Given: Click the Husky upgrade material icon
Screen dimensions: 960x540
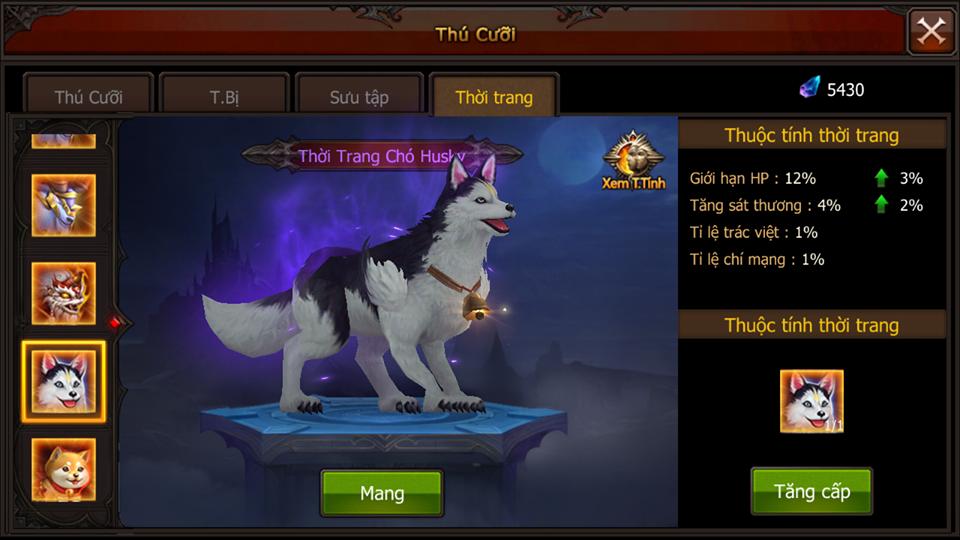Looking at the screenshot, I should pyautogui.click(x=811, y=401).
